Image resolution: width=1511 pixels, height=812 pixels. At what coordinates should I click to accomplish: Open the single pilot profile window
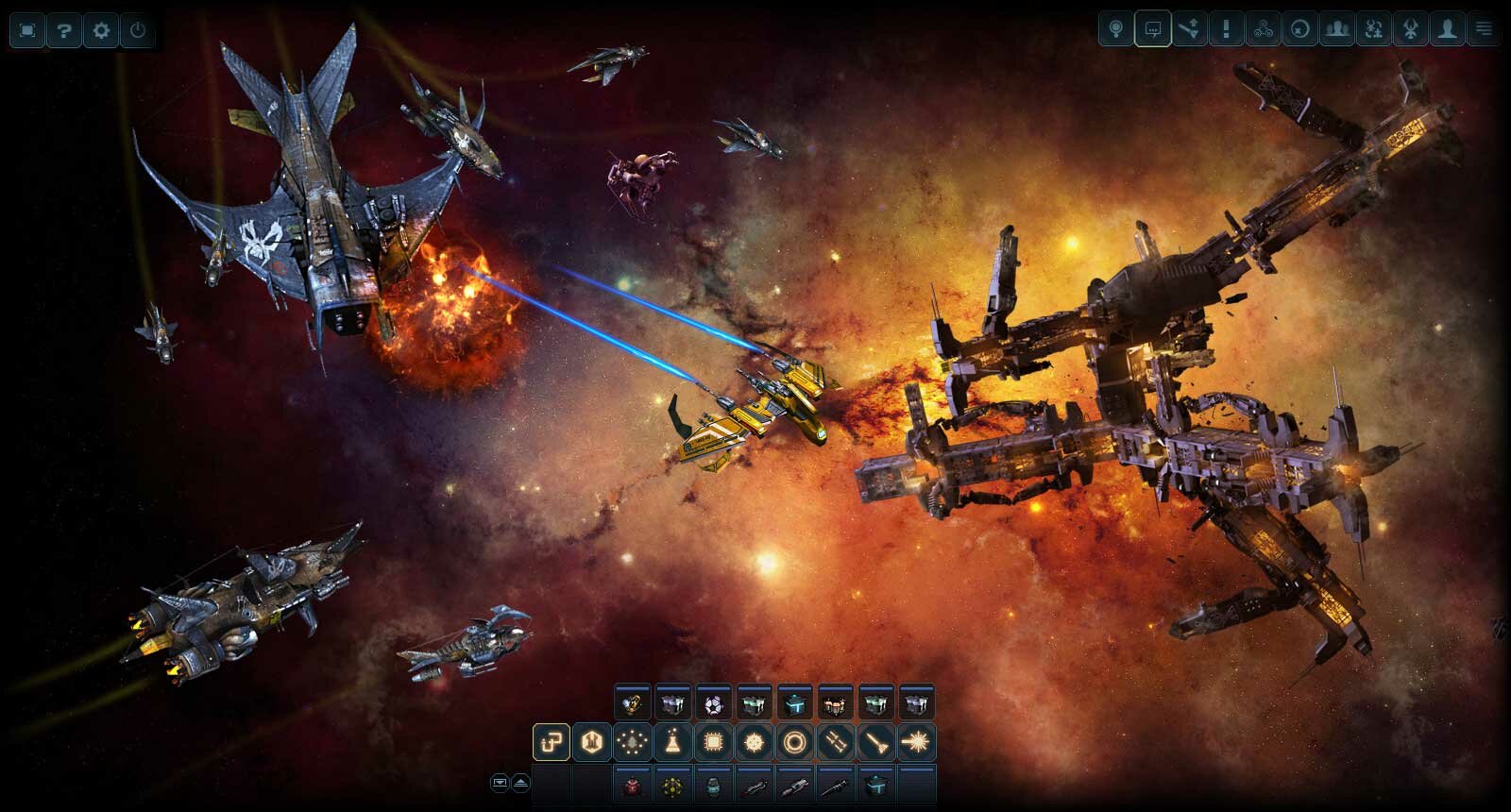point(1447,29)
